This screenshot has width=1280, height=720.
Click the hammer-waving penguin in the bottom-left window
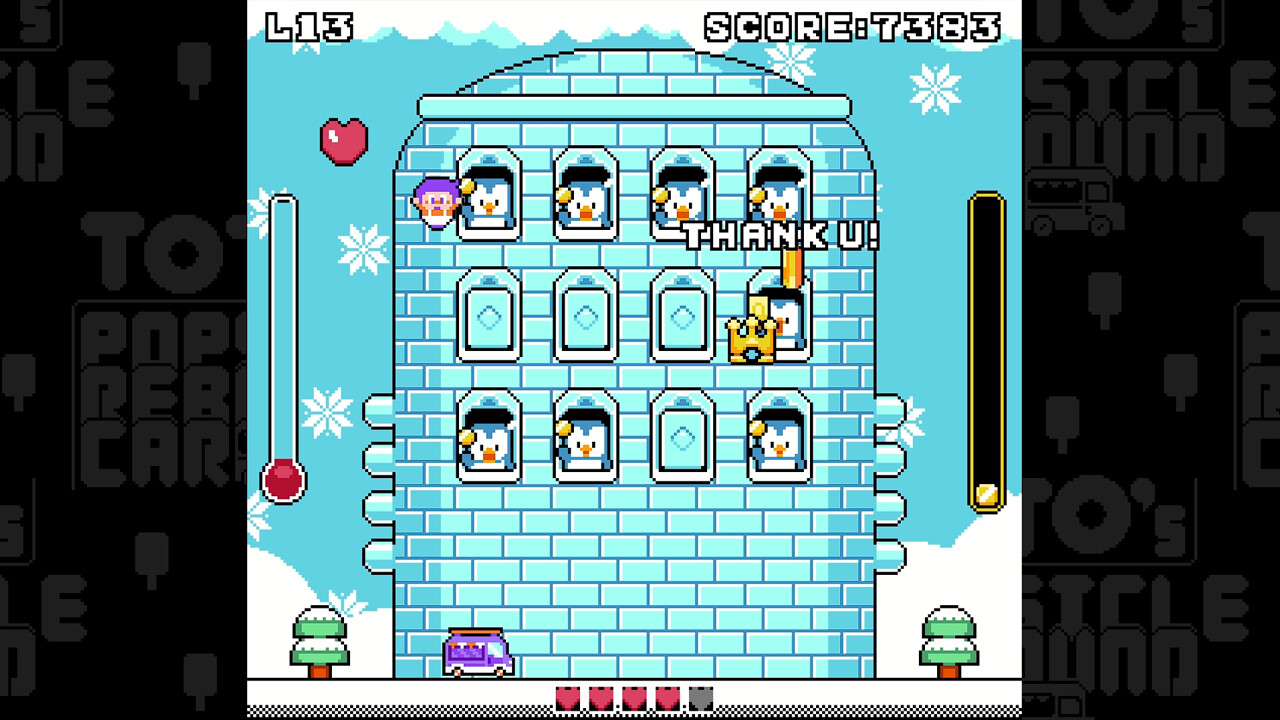(490, 440)
